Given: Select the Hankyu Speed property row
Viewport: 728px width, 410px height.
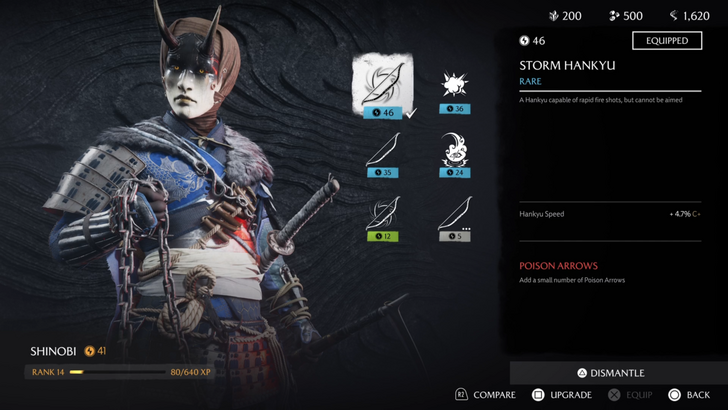Looking at the screenshot, I should tap(610, 214).
